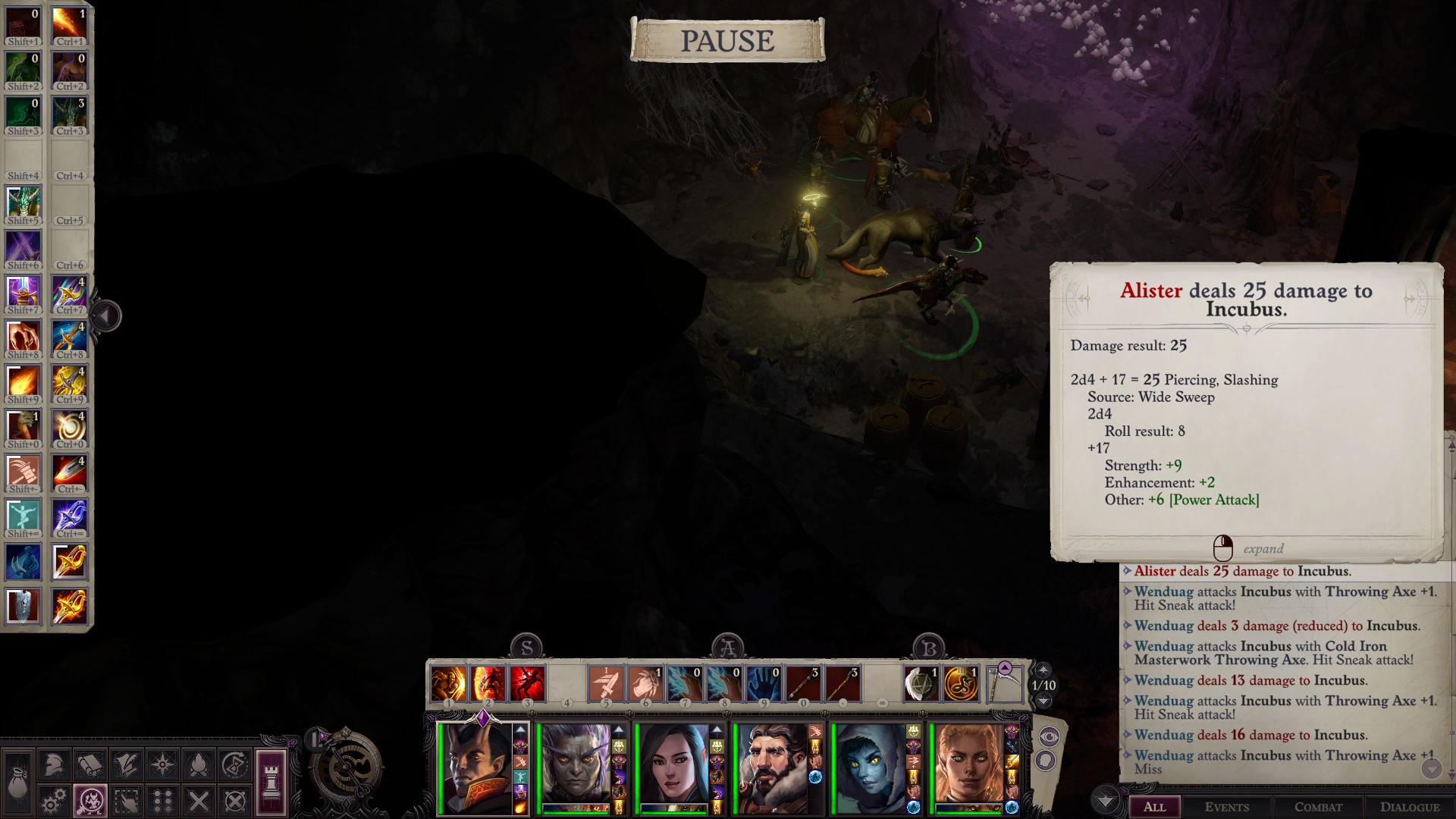Open the character sheet helmet icon
Screen dimensions: 1456x819
pos(53,765)
